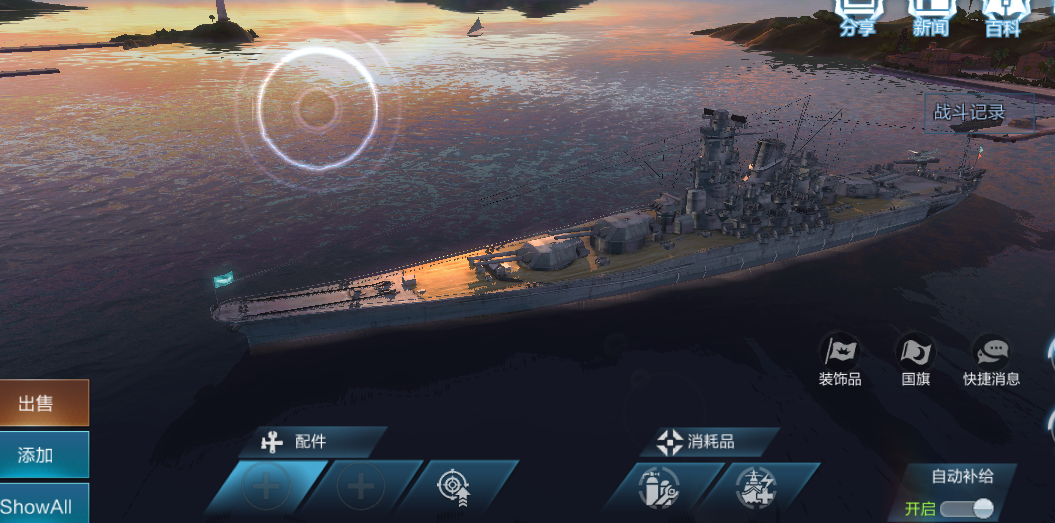The image size is (1055, 523).
Task: View the 战斗记录 battle record
Action: 968,112
